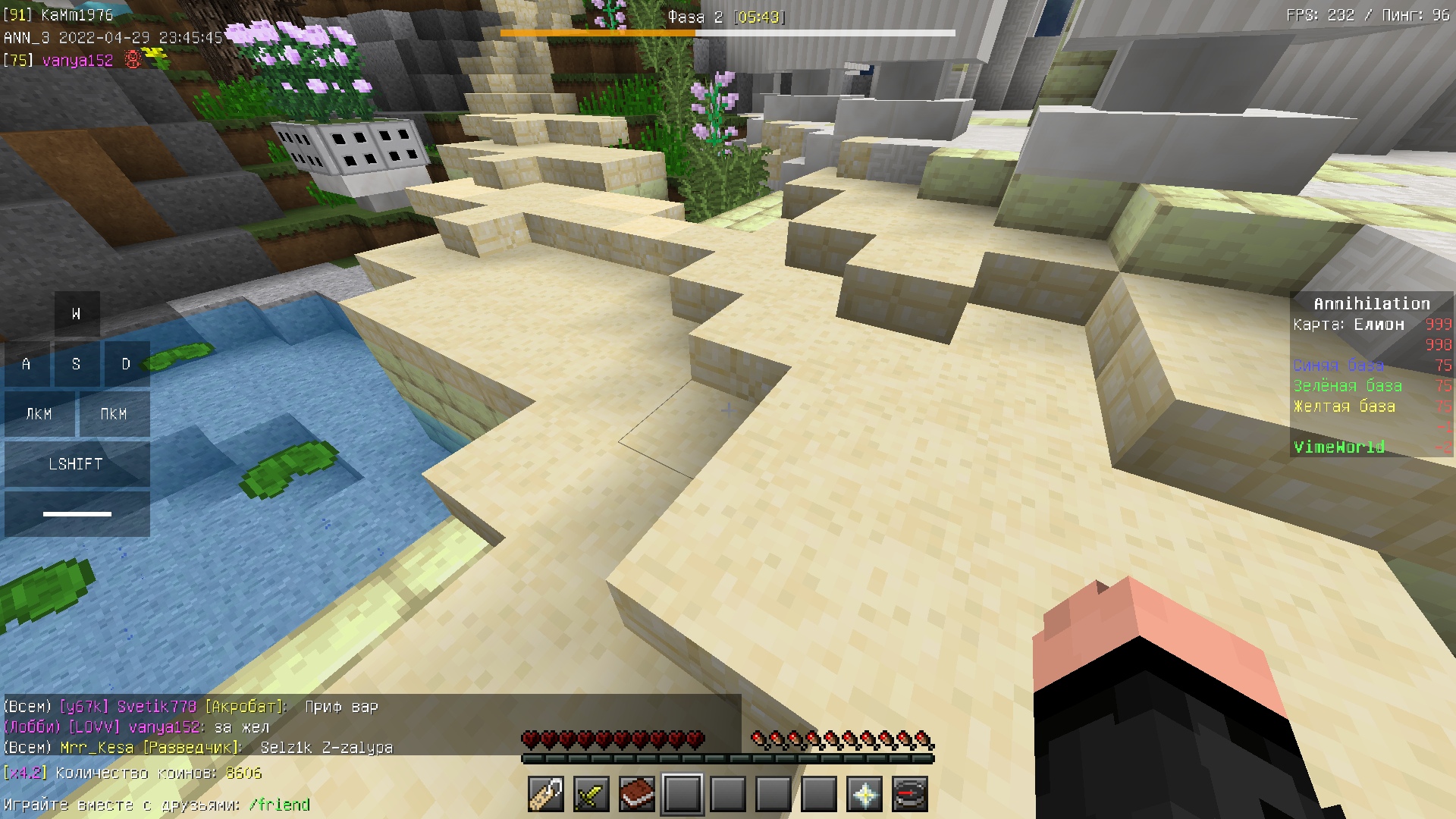Viewport: 1456px width, 819px height.
Task: Select the name tag hotbar slot
Action: pyautogui.click(x=546, y=795)
